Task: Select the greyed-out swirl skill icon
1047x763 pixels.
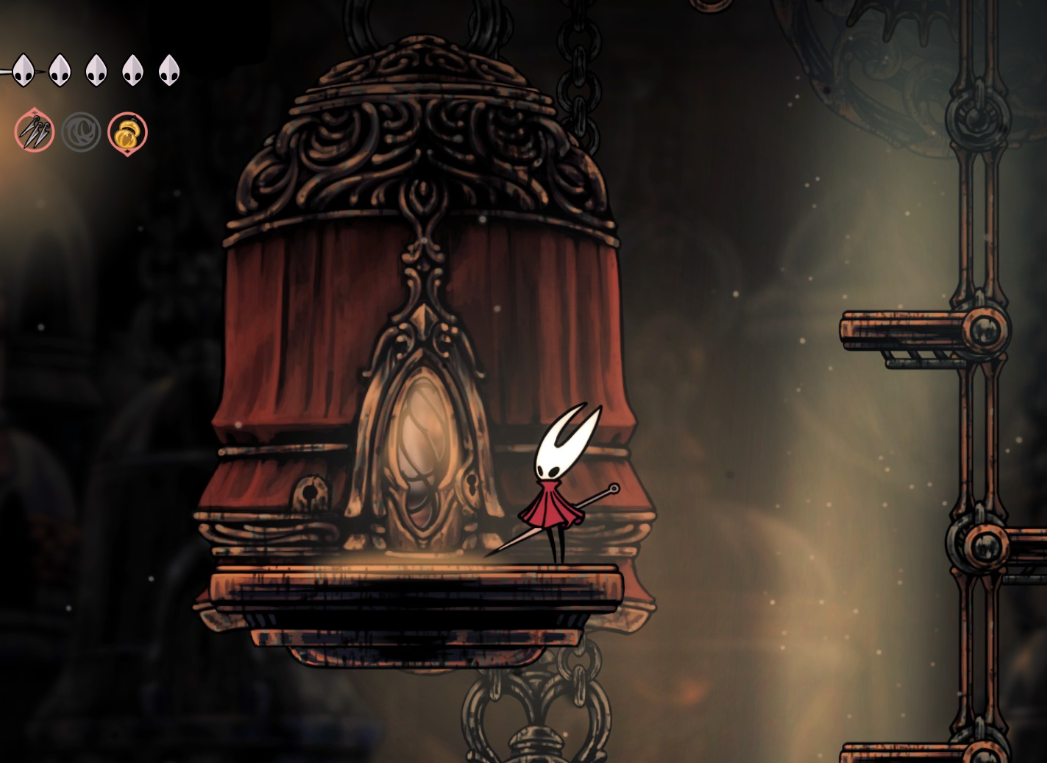Action: pyautogui.click(x=81, y=132)
